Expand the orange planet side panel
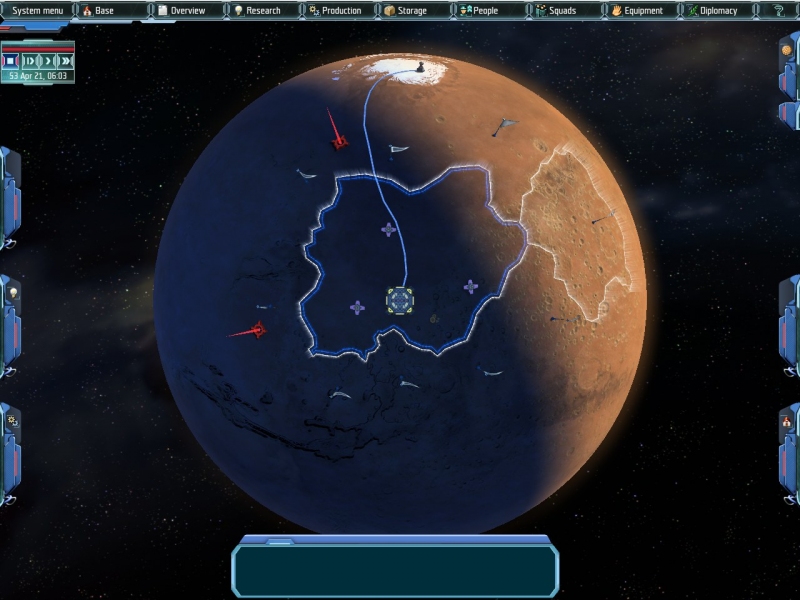The height and width of the screenshot is (600, 800). click(x=786, y=50)
